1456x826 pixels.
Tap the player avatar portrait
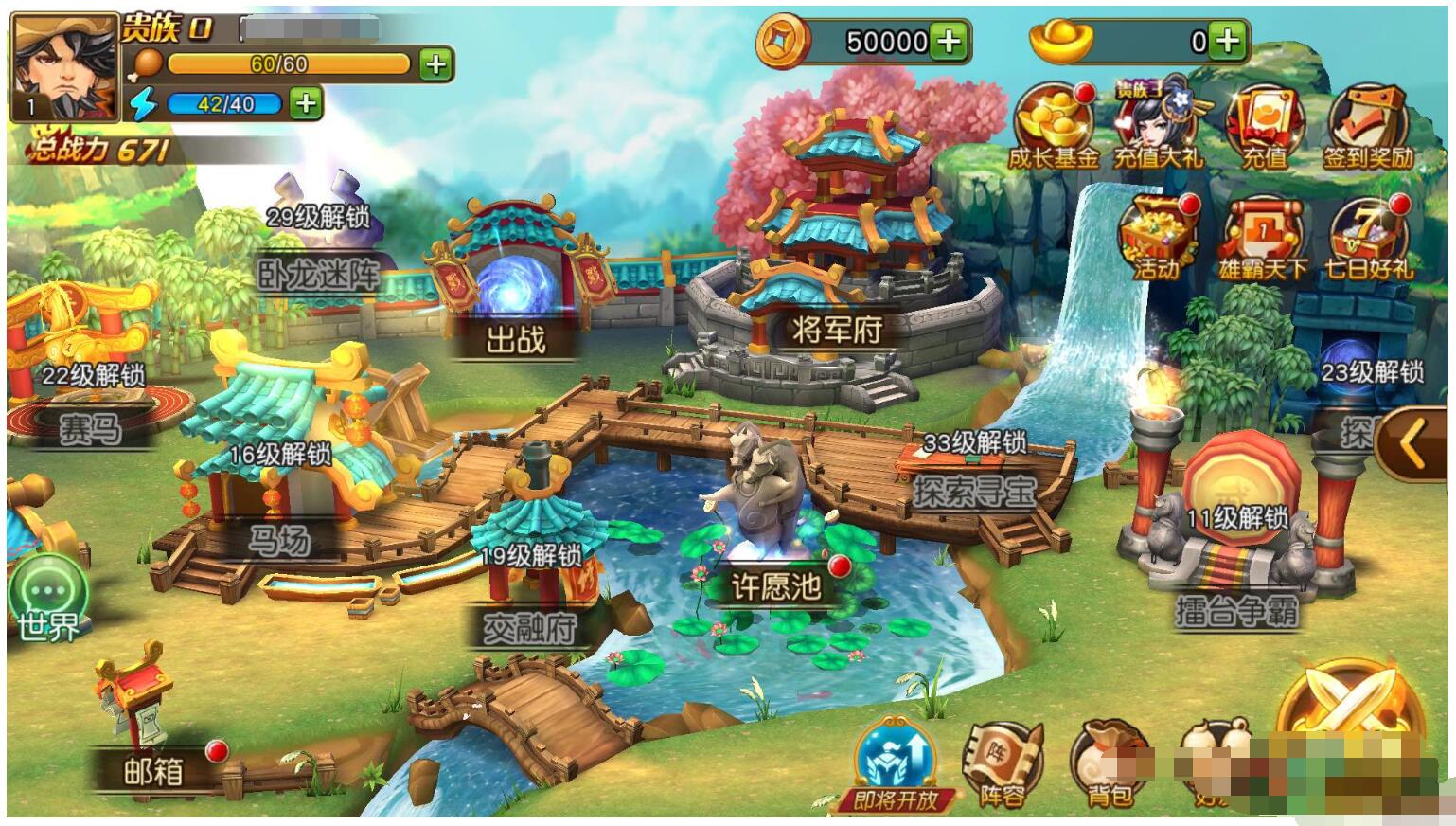coord(64,66)
